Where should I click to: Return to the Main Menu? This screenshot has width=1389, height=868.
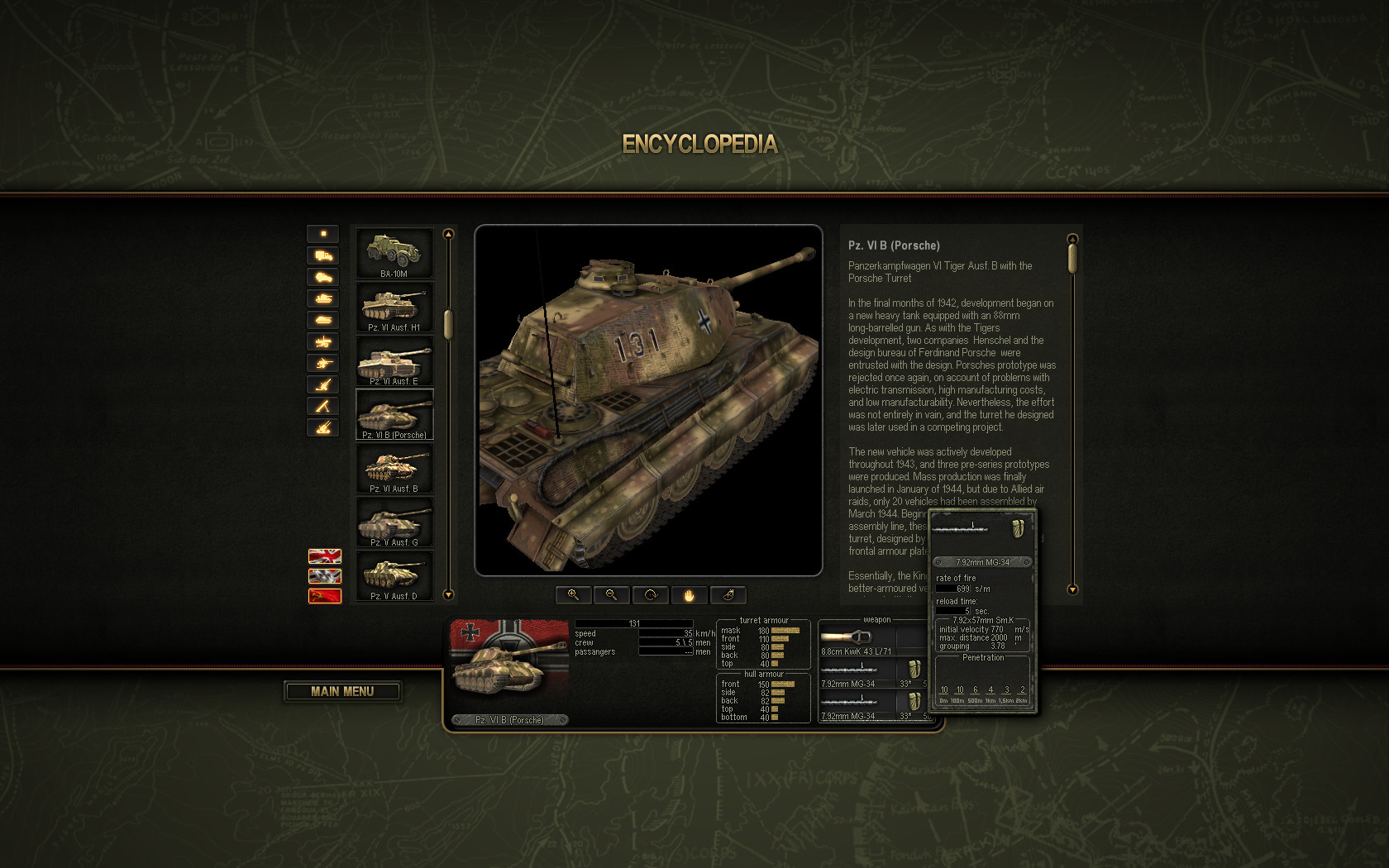click(342, 691)
